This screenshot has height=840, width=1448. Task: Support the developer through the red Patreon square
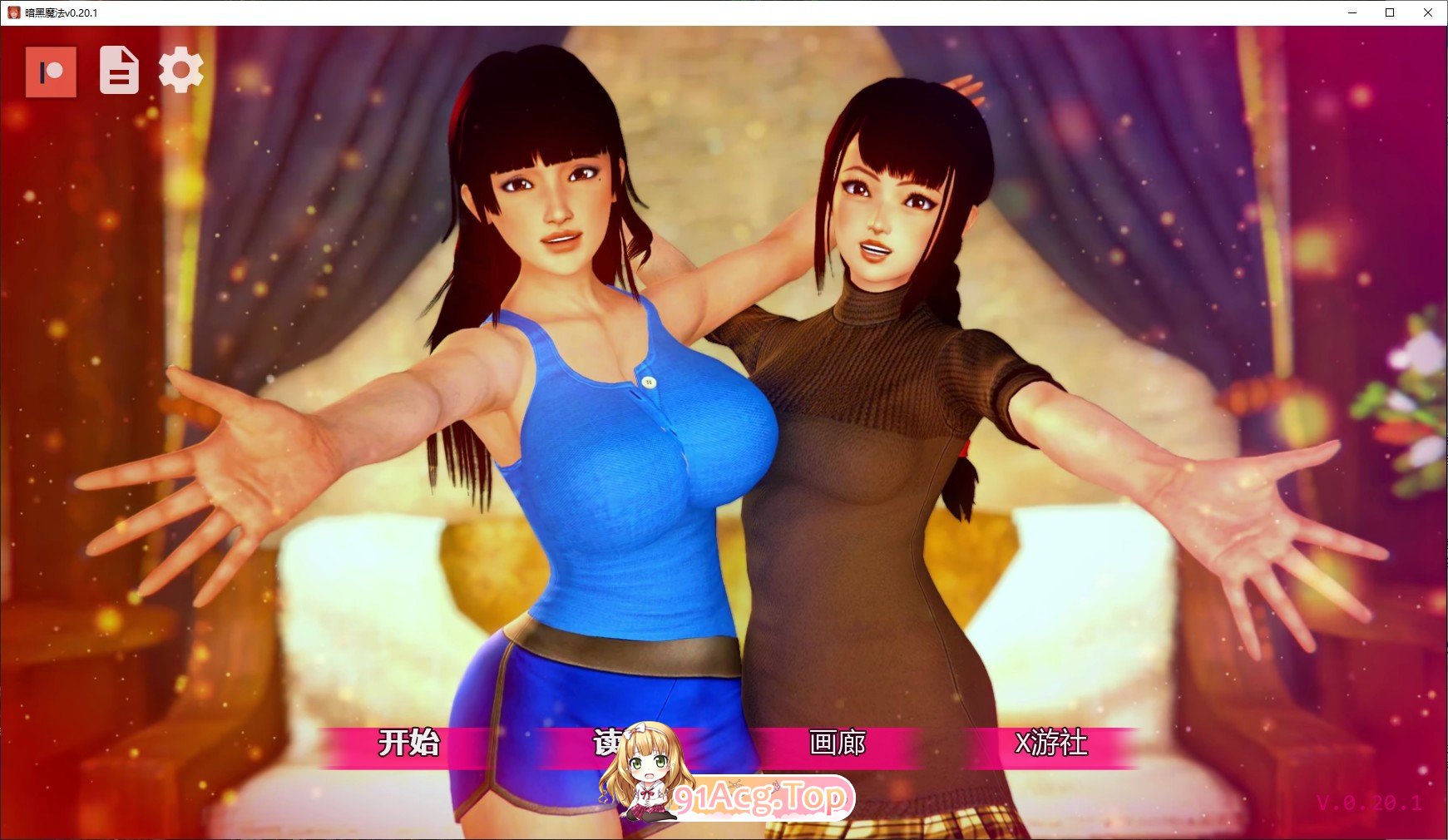(x=52, y=72)
